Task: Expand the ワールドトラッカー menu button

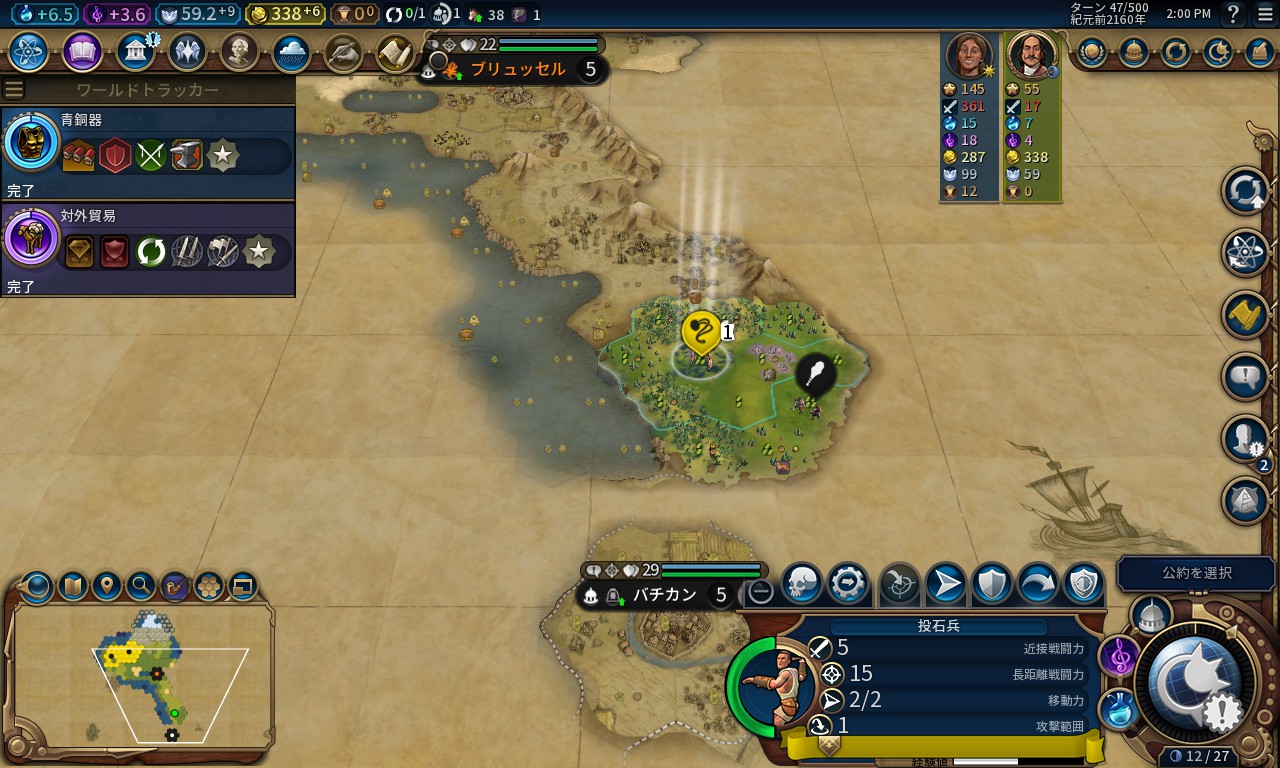Action: click(14, 89)
